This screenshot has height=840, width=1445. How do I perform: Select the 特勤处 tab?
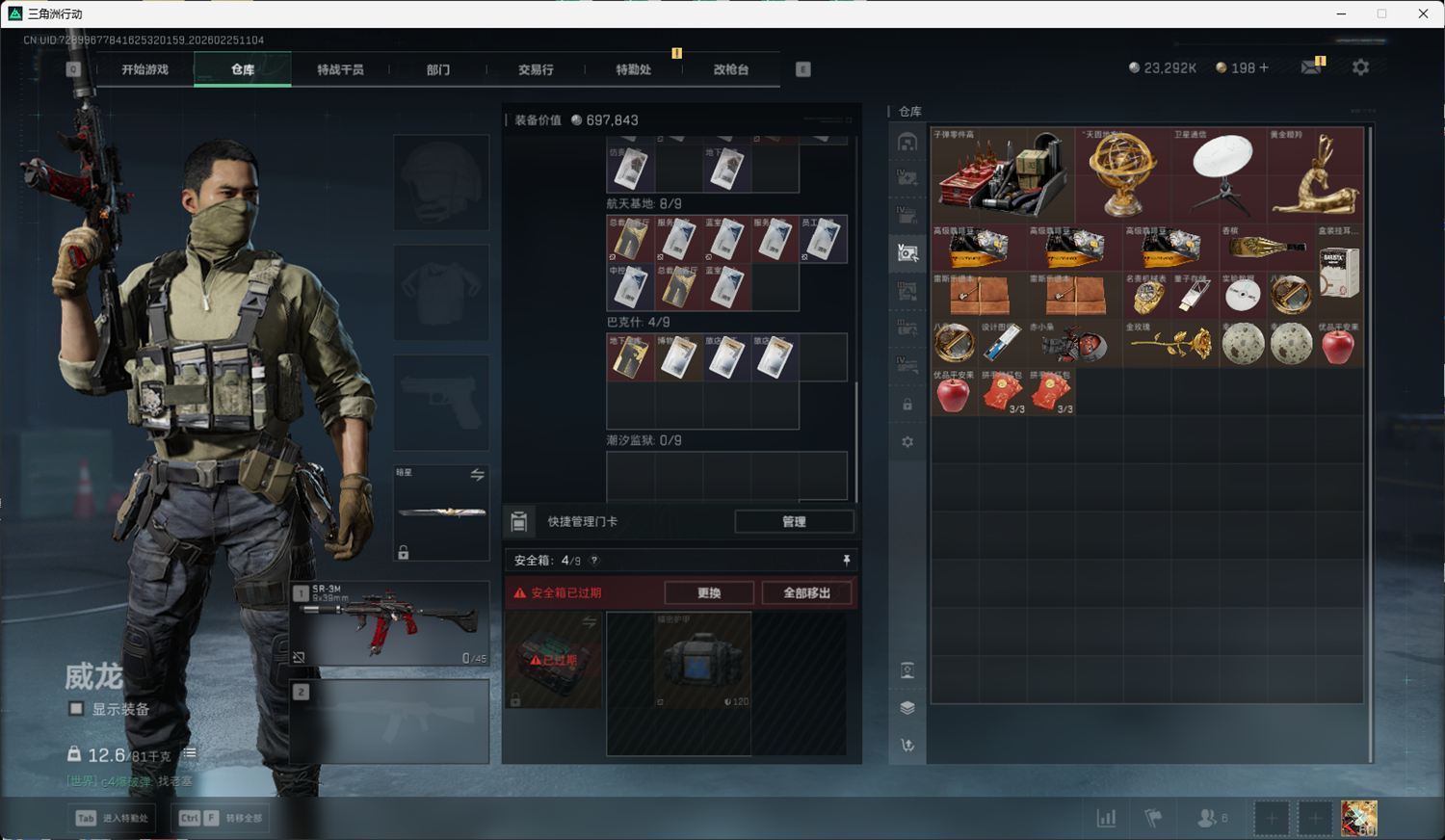point(633,69)
